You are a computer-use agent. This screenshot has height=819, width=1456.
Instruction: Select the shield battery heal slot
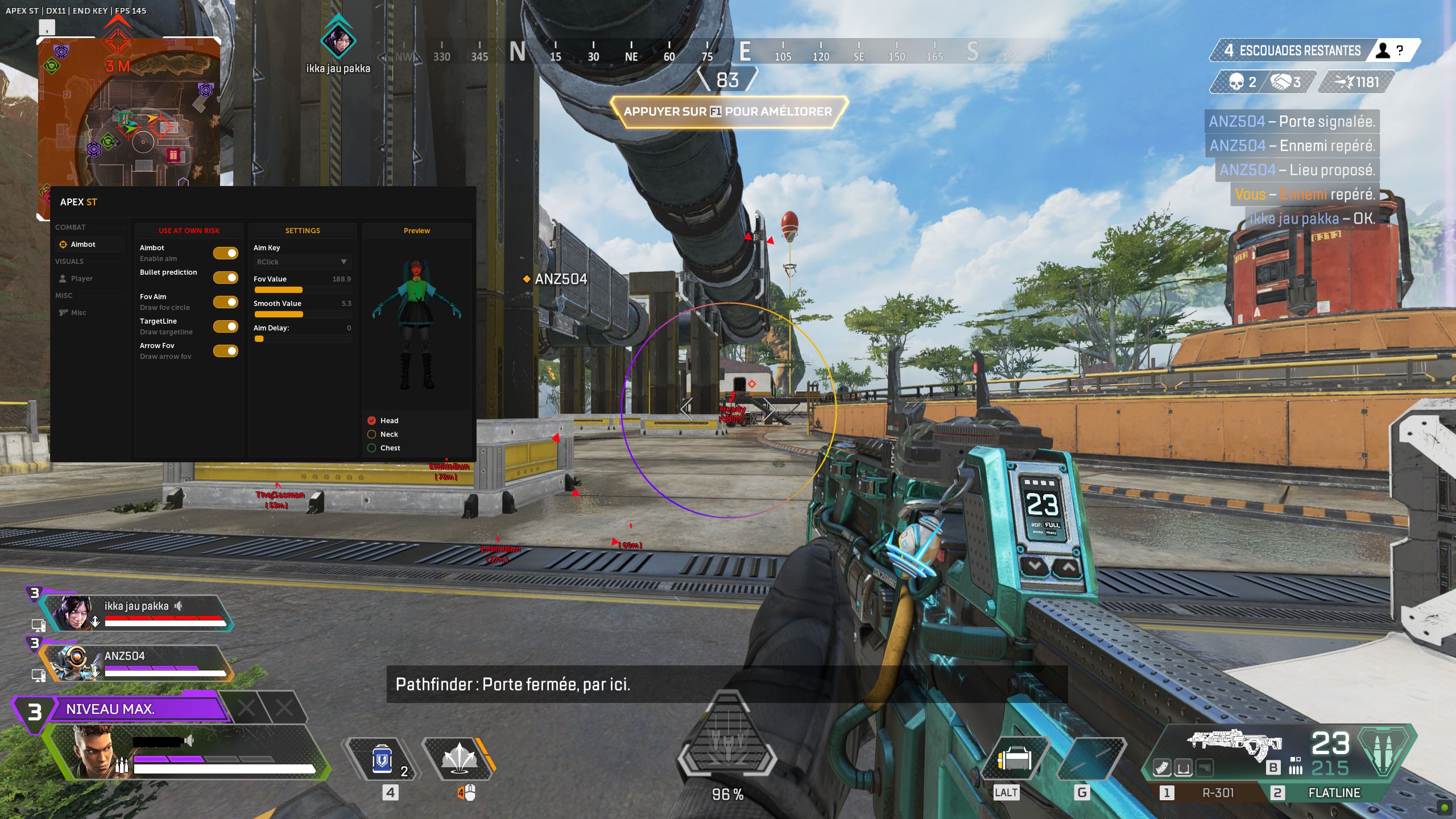[382, 760]
